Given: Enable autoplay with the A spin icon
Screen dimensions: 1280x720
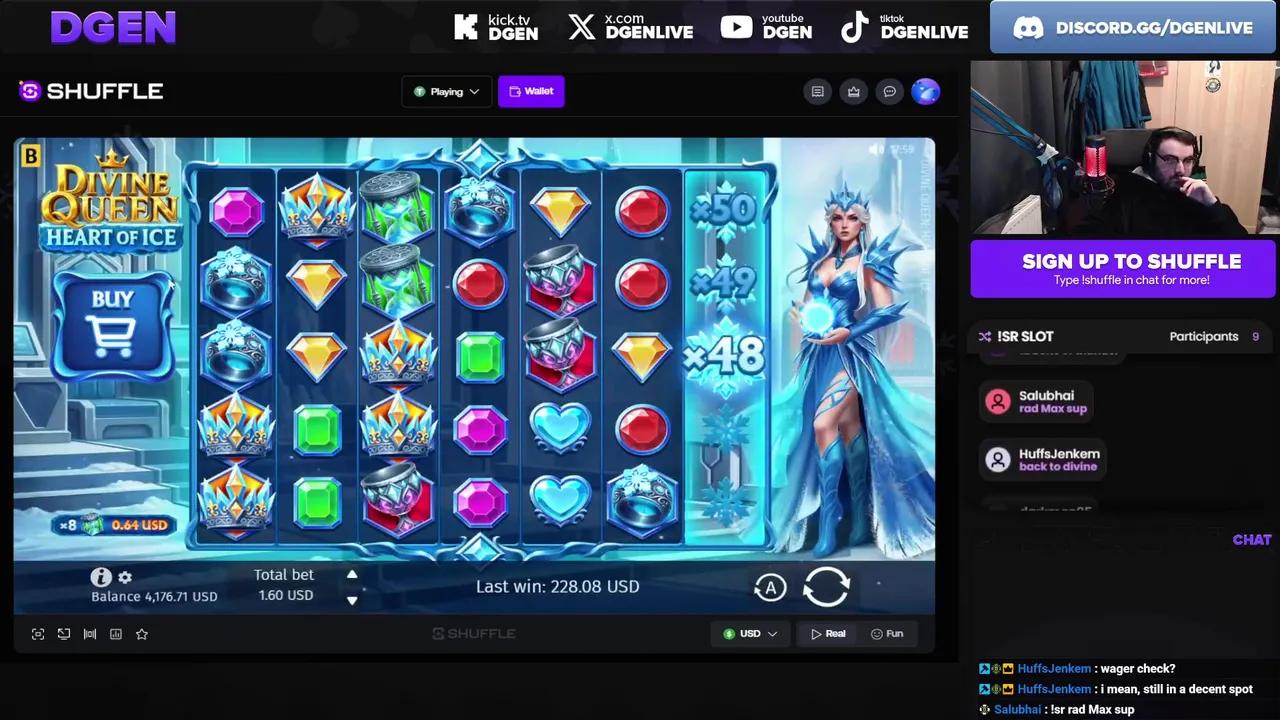Looking at the screenshot, I should tap(770, 588).
